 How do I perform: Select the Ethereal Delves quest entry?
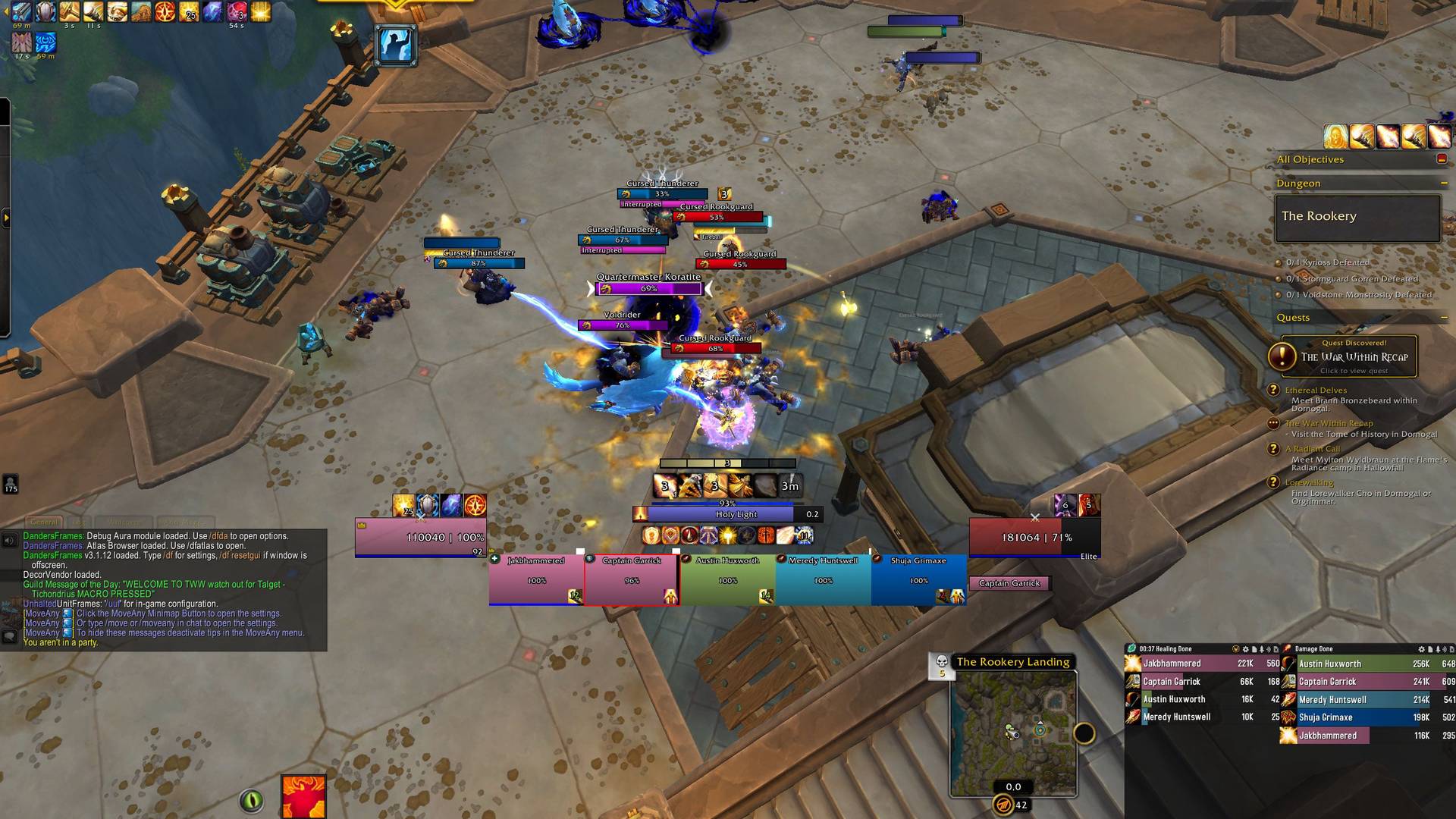1316,391
